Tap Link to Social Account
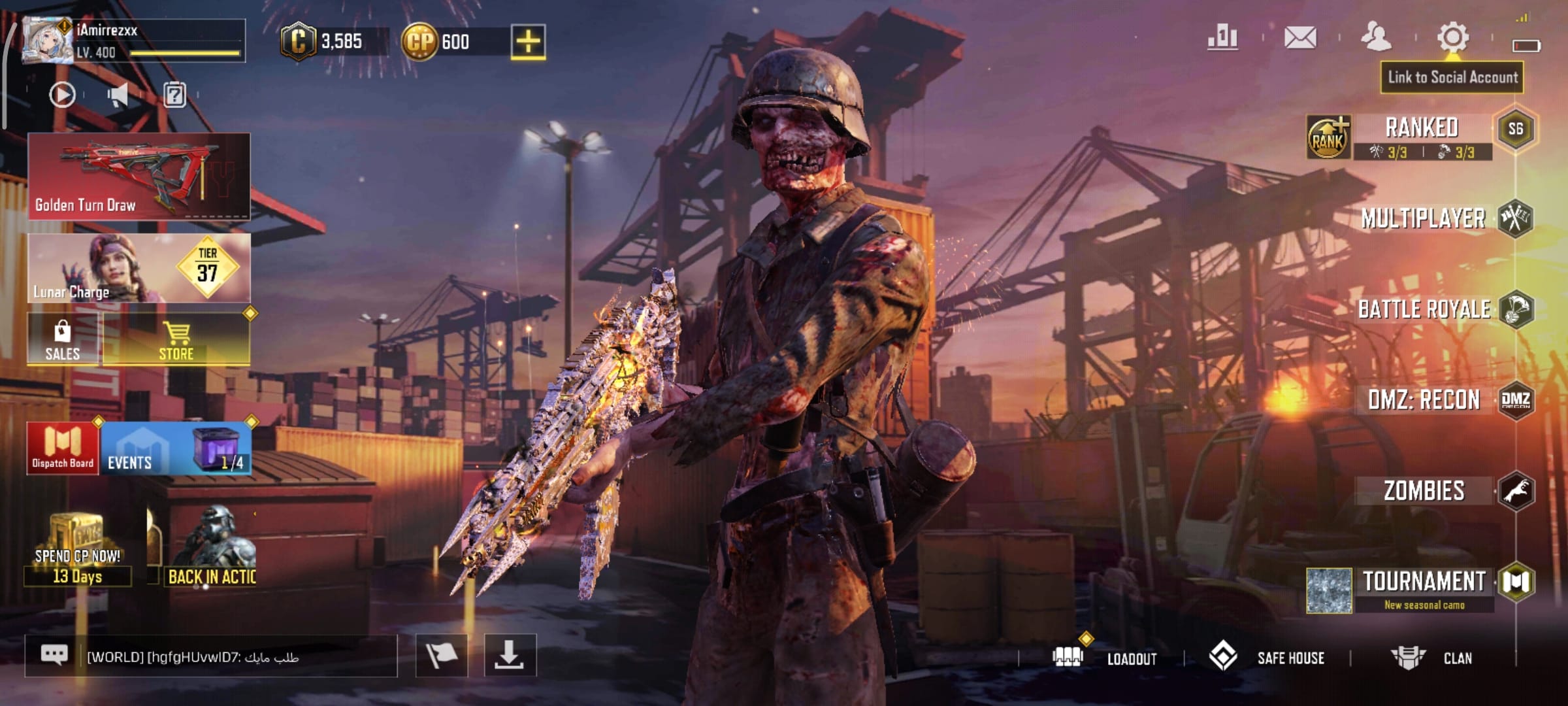1568x706 pixels. click(x=1452, y=77)
